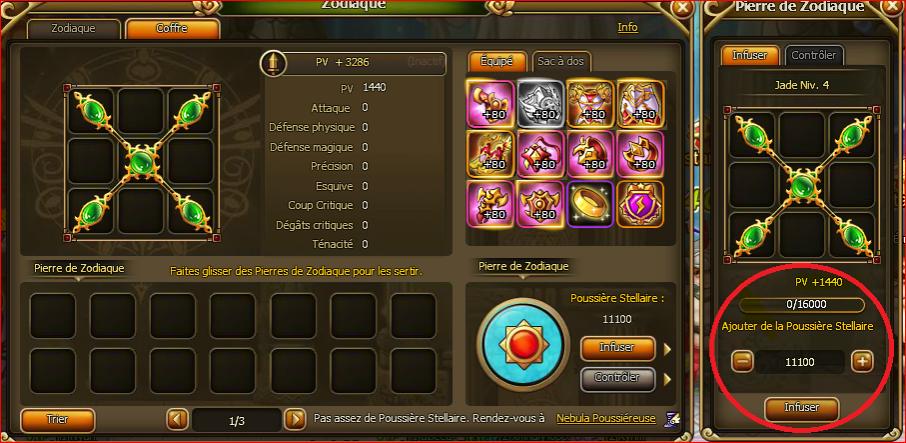The width and height of the screenshot is (906, 443).
Task: Go to the next stone page
Action: tap(294, 419)
